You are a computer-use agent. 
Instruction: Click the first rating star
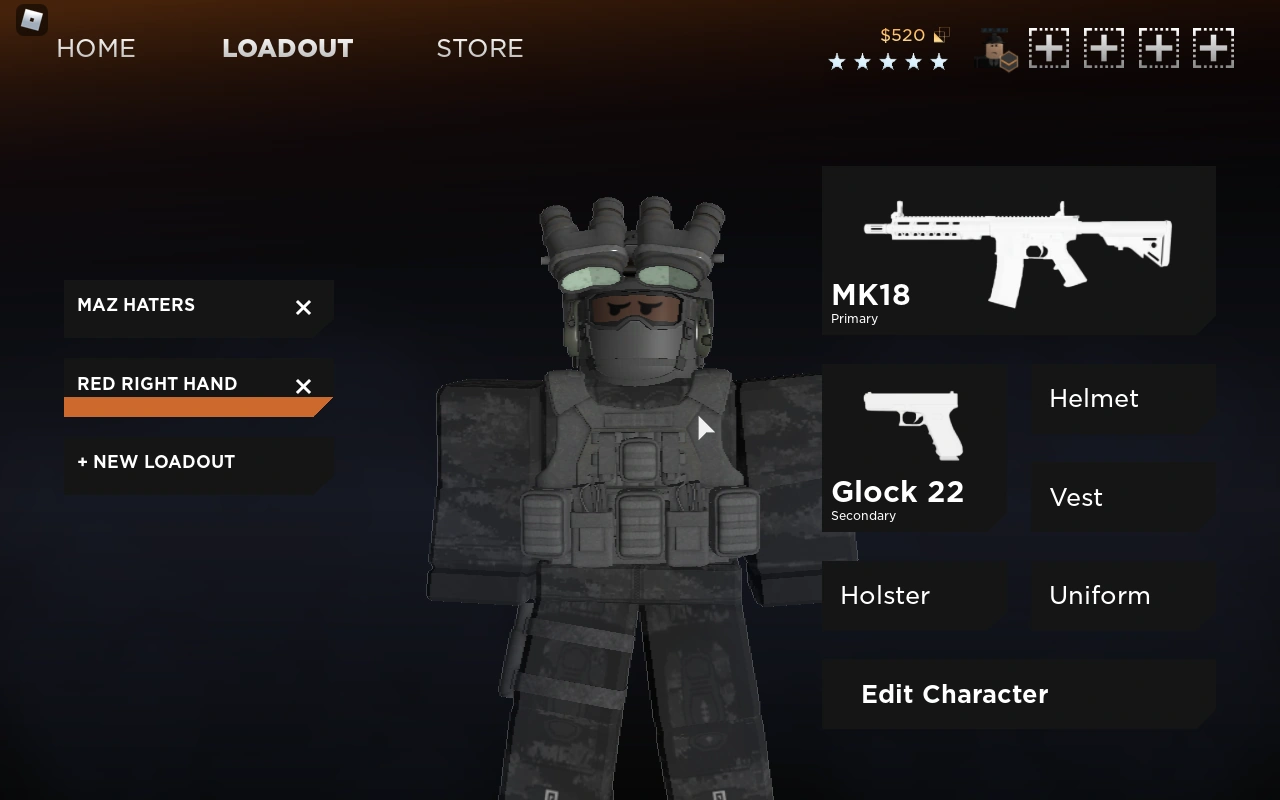[x=837, y=61]
